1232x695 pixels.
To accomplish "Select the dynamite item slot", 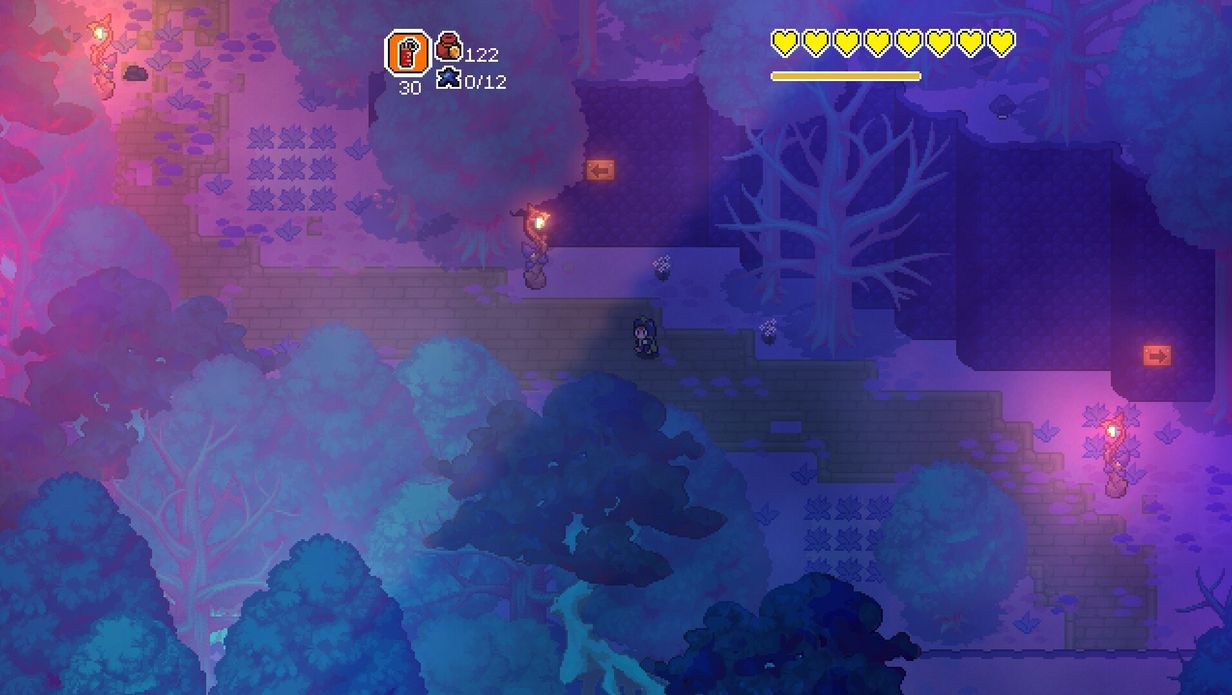I will [x=408, y=52].
